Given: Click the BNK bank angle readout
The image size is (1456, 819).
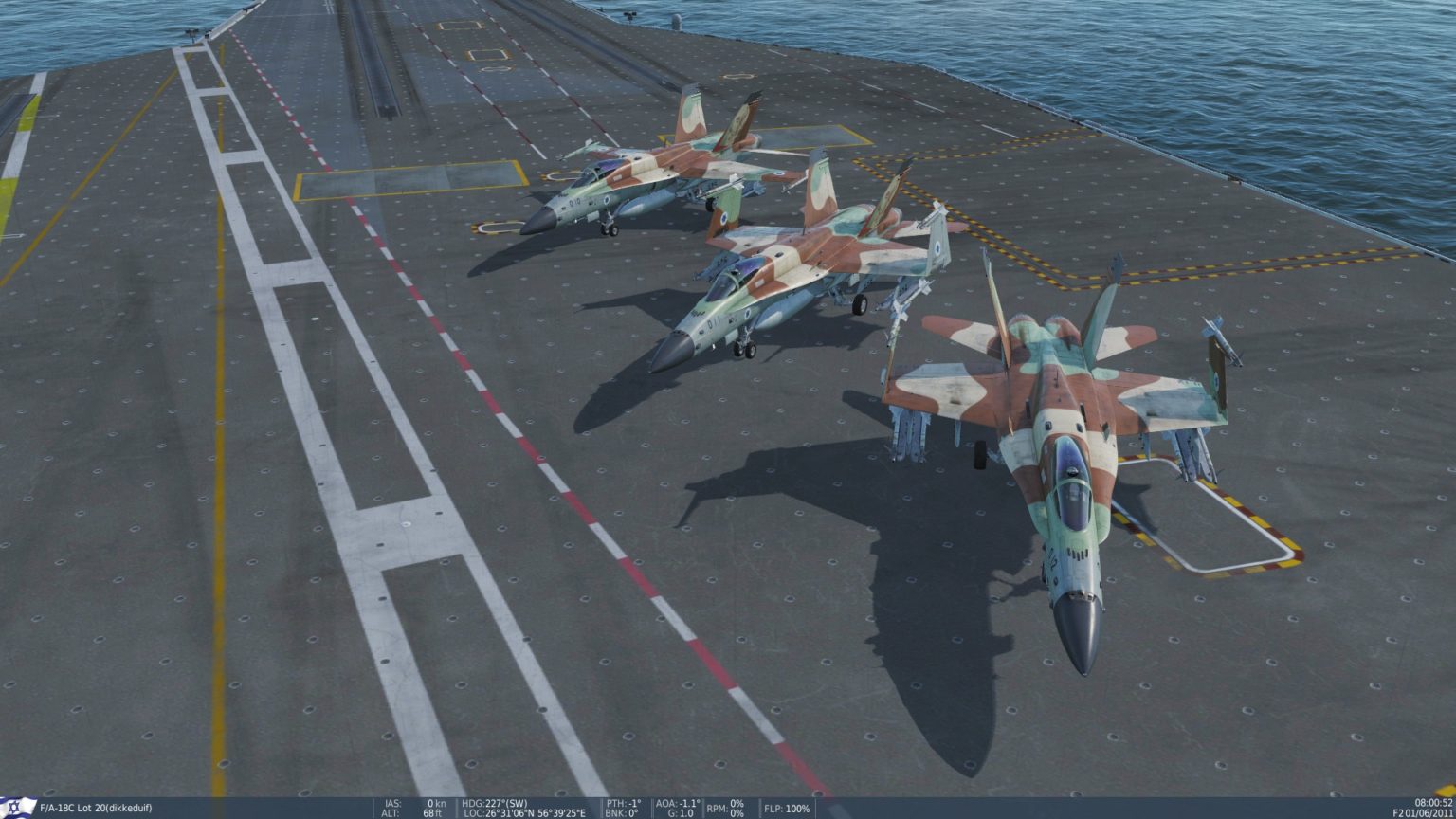Looking at the screenshot, I should pyautogui.click(x=621, y=812).
